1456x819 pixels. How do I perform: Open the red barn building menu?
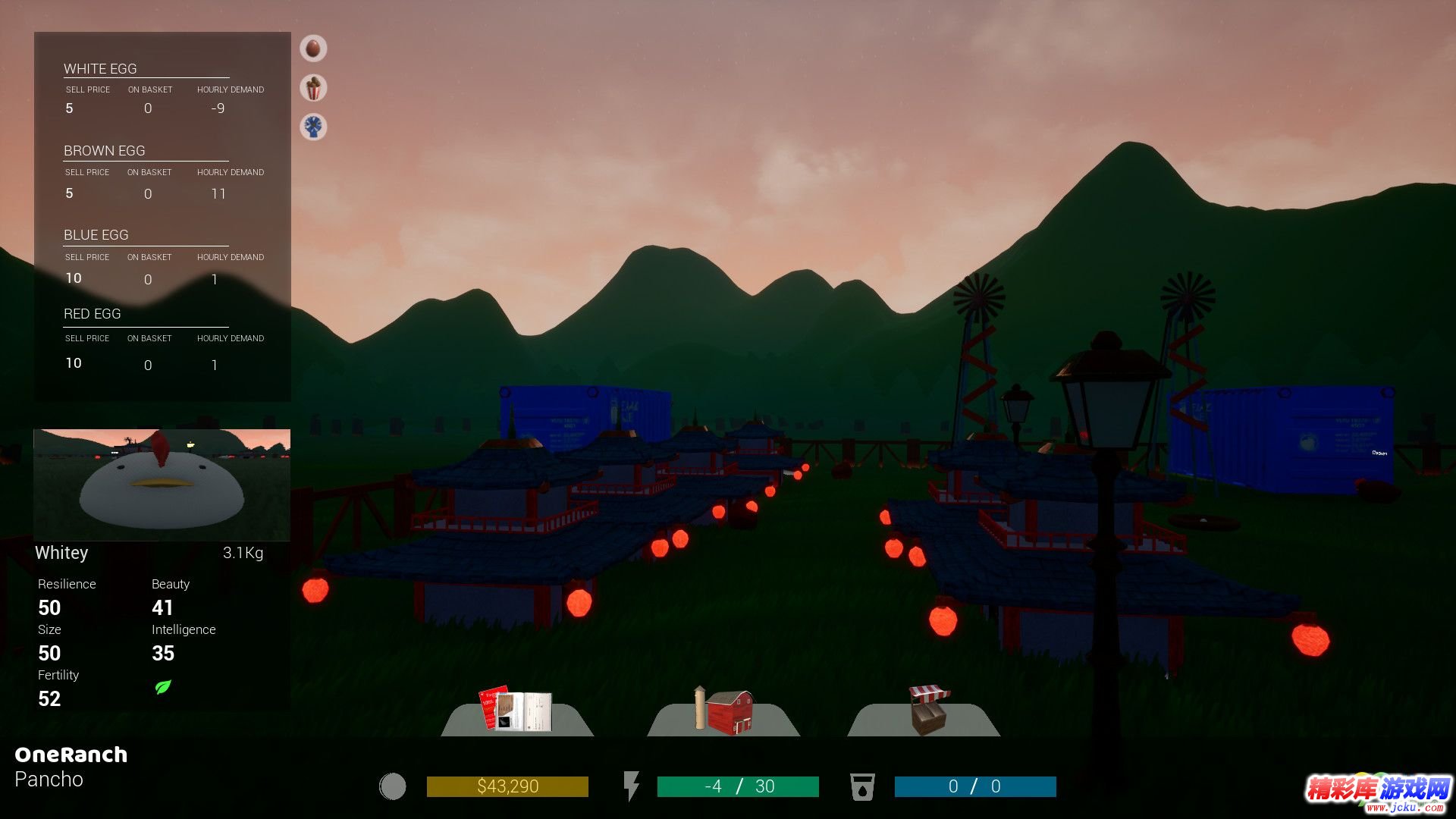(x=723, y=711)
